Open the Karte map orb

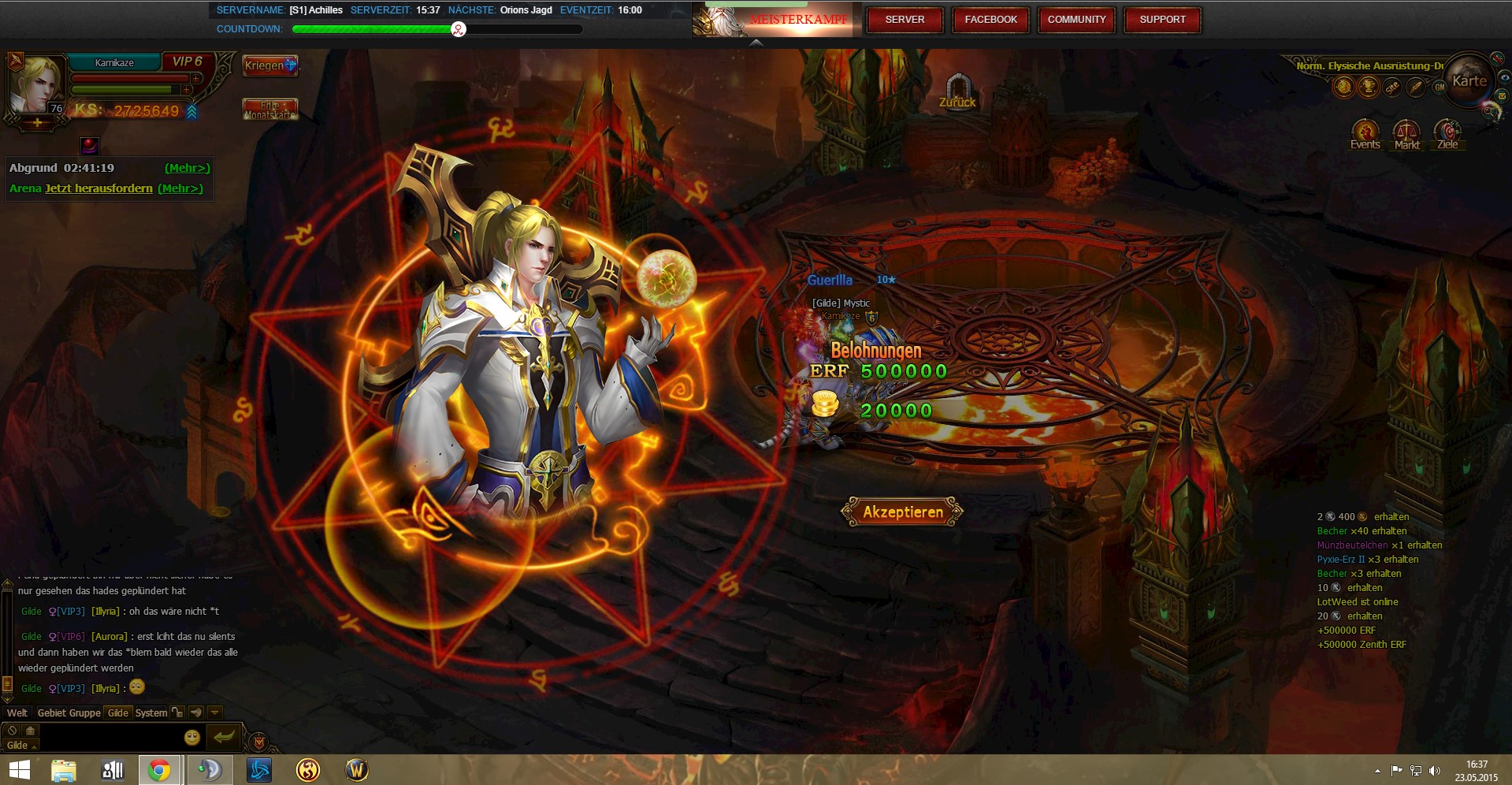[1469, 80]
